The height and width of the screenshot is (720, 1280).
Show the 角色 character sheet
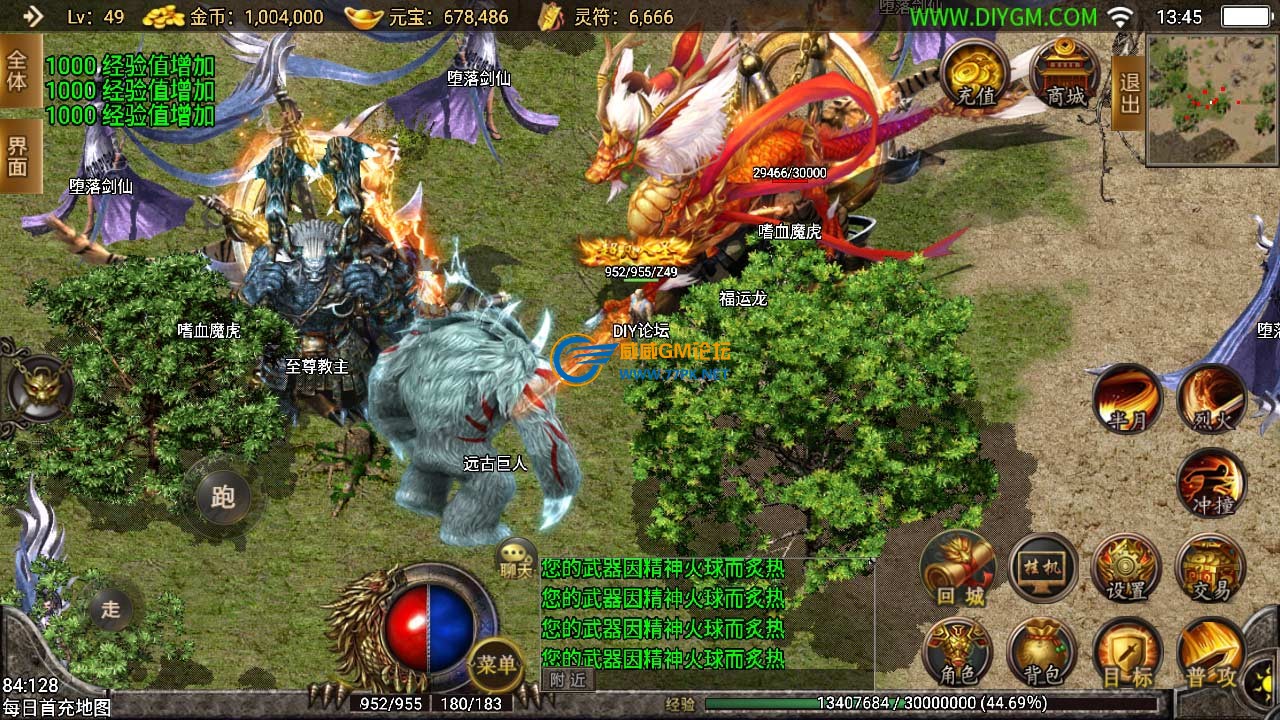(958, 653)
